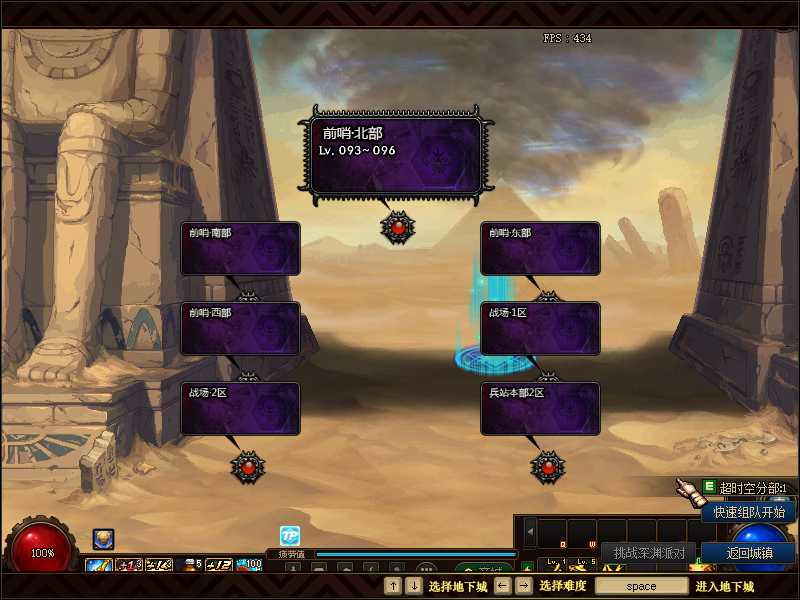Viewport: 800px width, 600px height.
Task: Pick the 兵站本部2区 dungeon
Action: pos(540,408)
